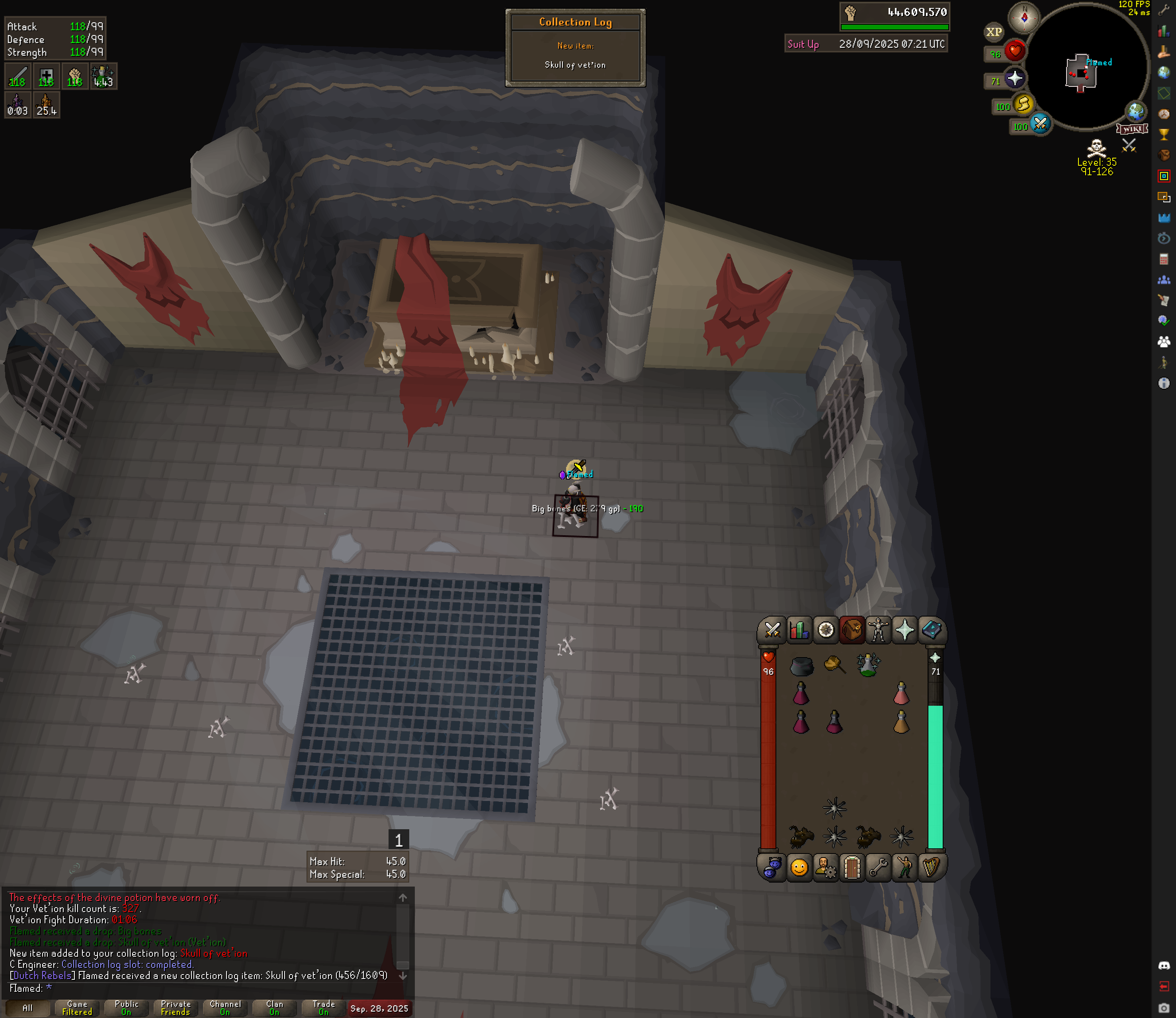Select the divine potion with sparkles

(867, 665)
